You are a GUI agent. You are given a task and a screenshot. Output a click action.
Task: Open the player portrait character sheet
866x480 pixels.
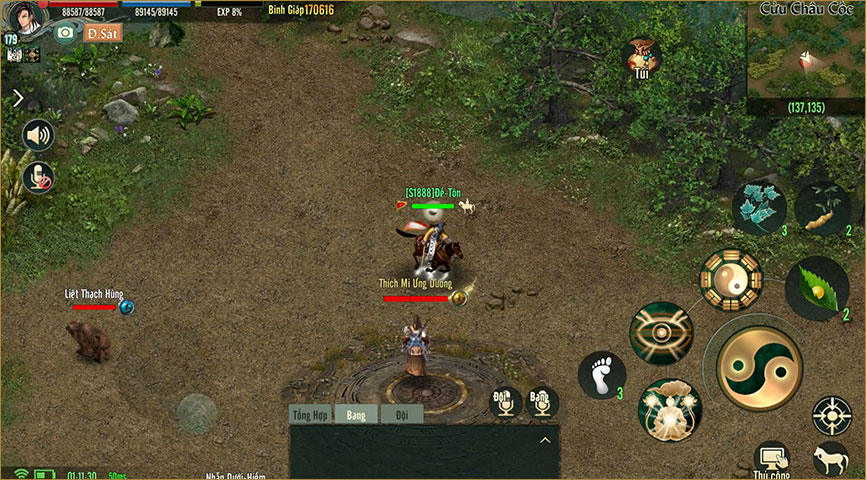(27, 17)
